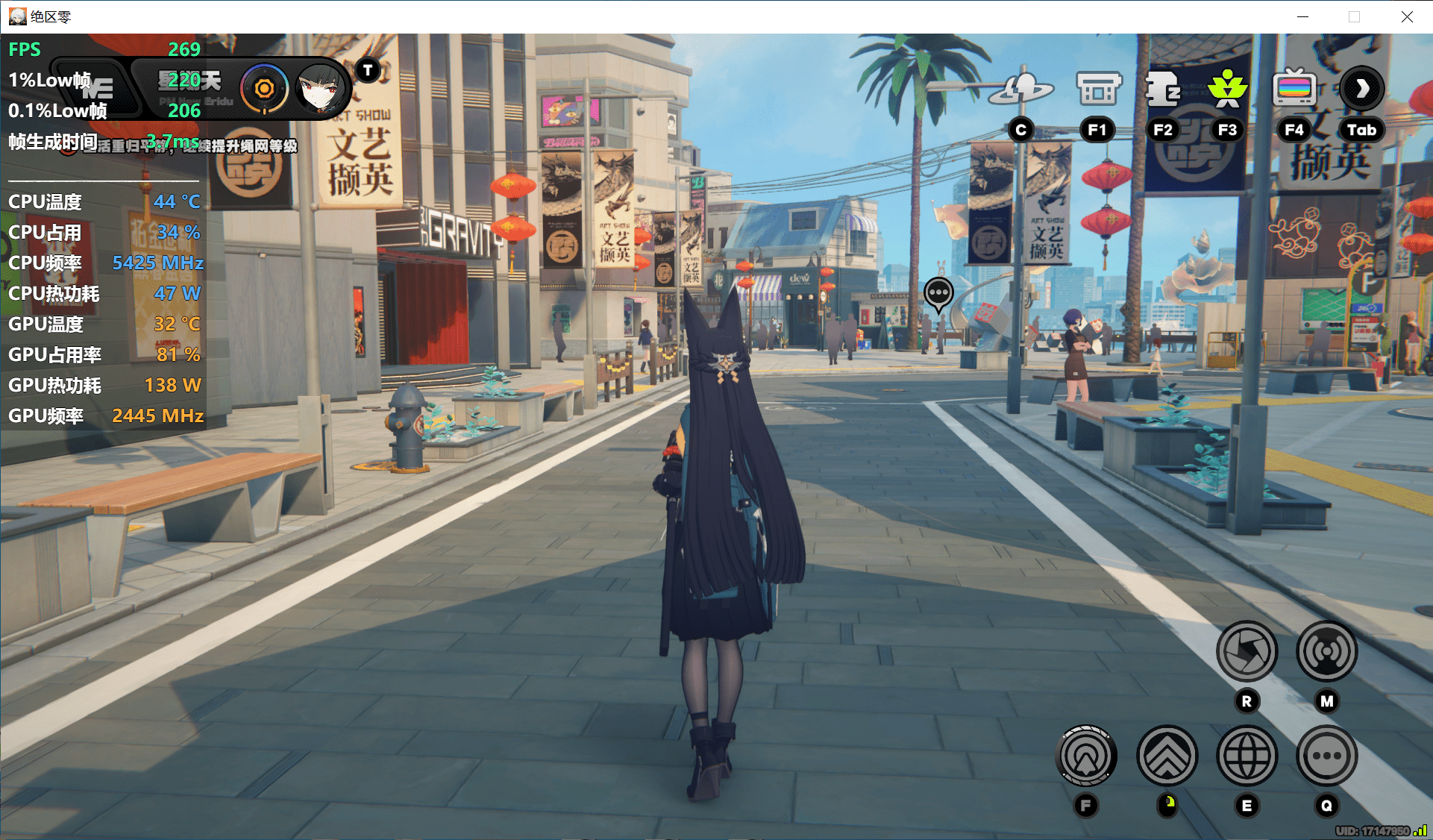Tap the double chevron sprint button
Viewport: 1433px width, 840px height.
point(1167,756)
